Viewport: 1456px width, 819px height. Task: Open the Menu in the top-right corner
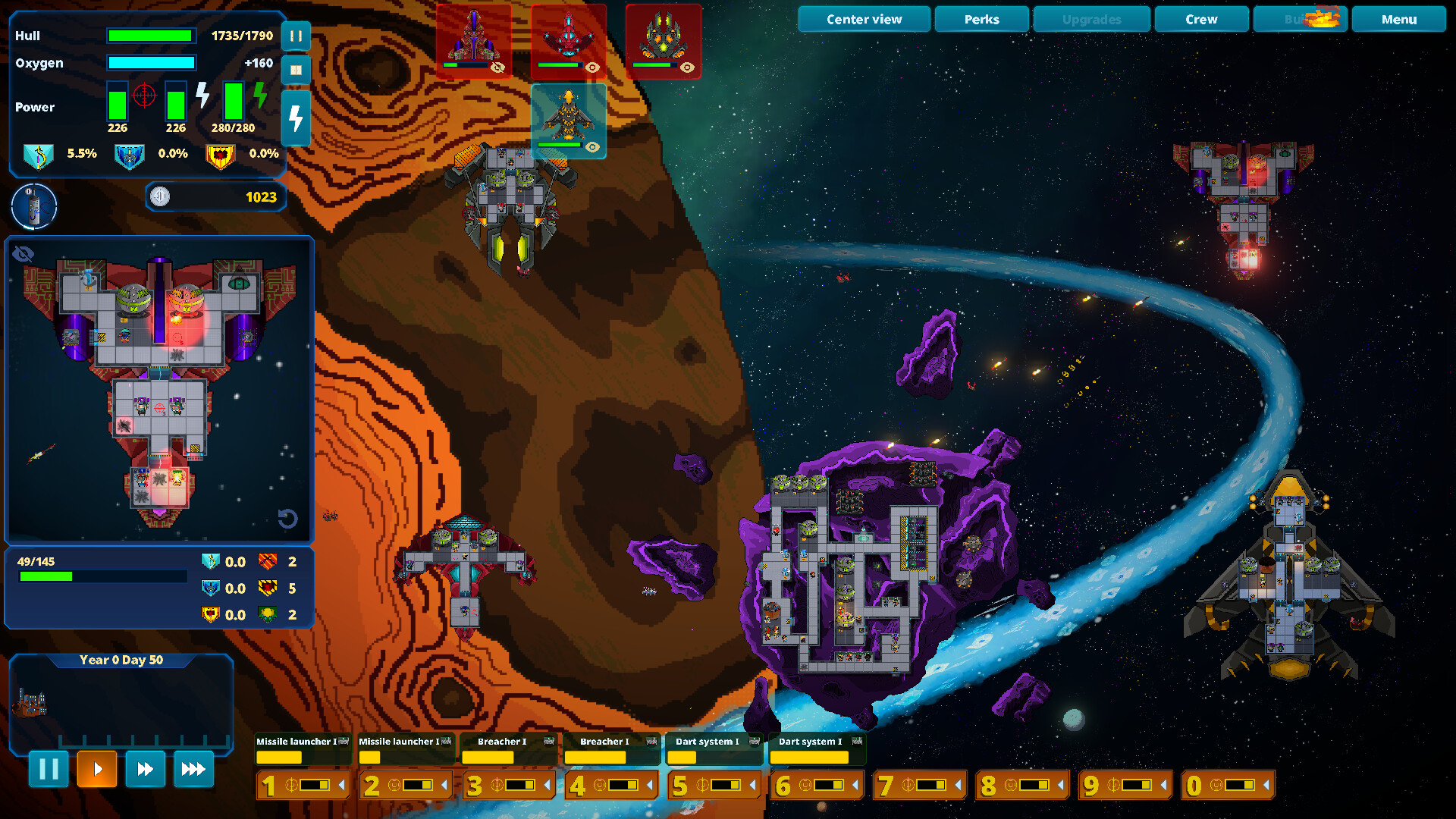tap(1398, 19)
